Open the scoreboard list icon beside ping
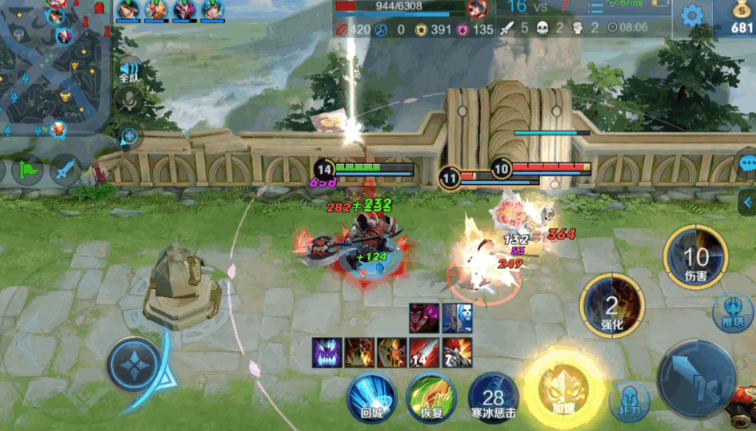756x431 pixels. 596,8
